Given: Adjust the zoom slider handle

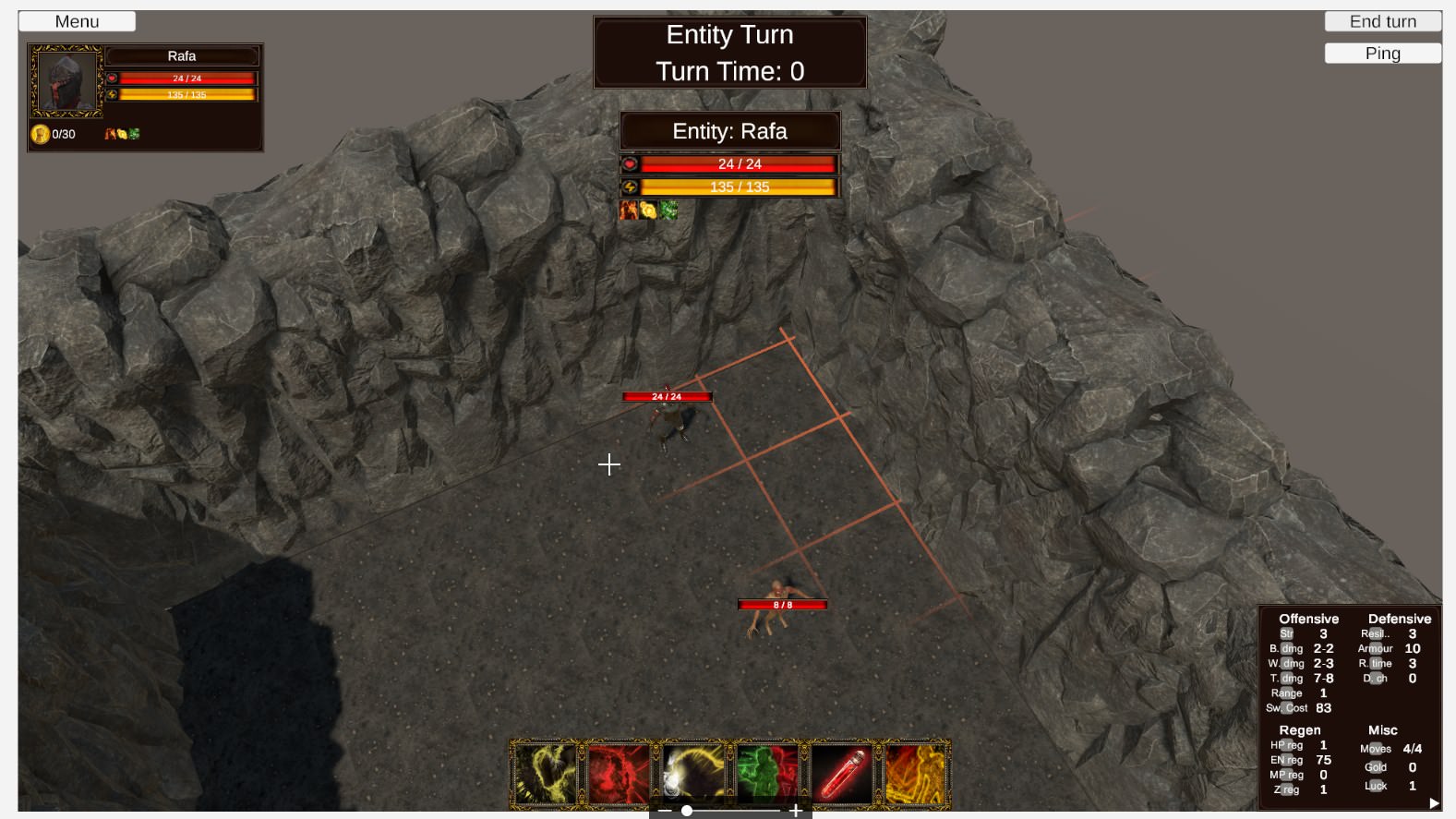Looking at the screenshot, I should [x=687, y=811].
